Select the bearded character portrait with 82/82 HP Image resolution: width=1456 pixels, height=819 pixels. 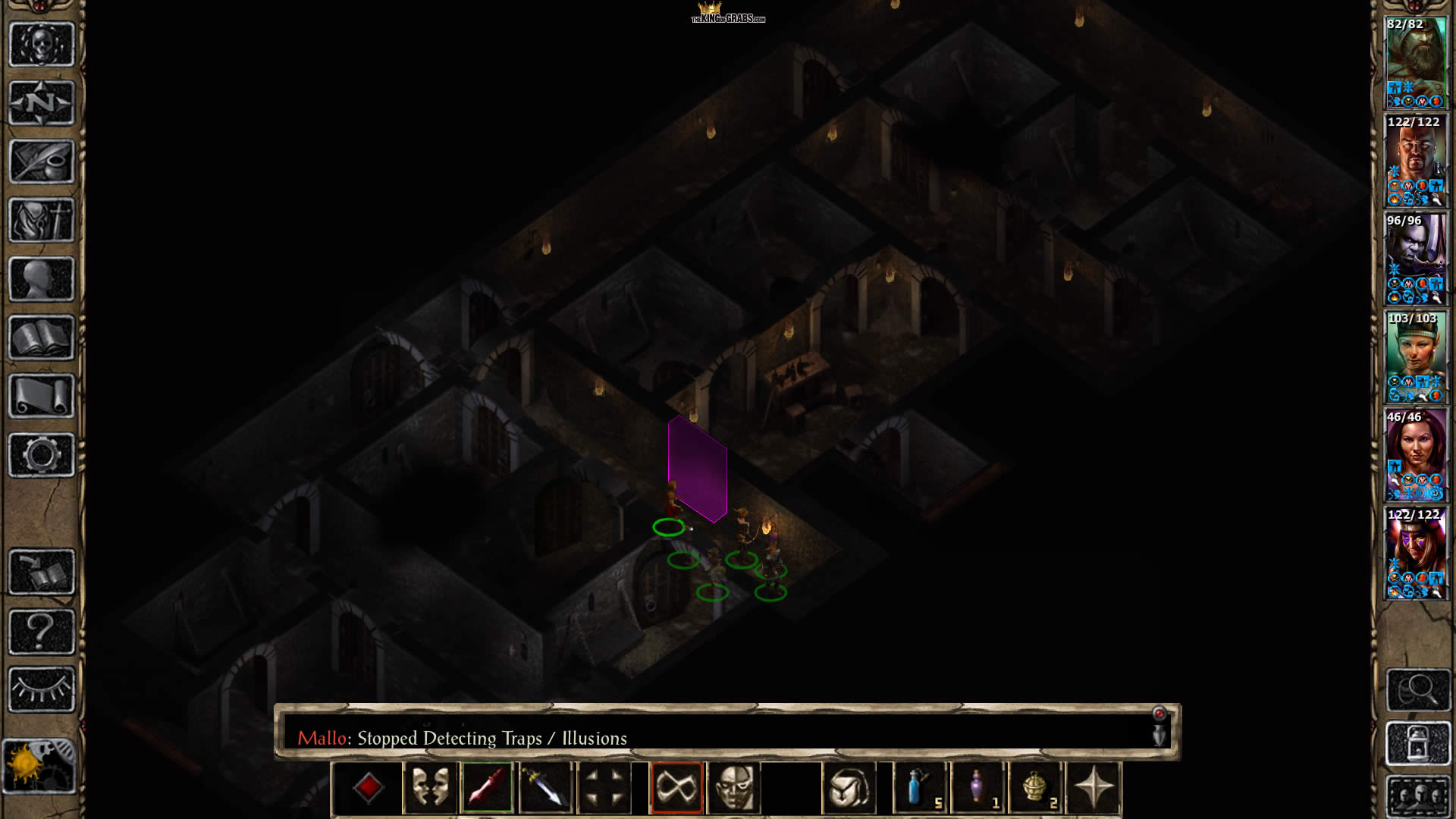[1415, 63]
